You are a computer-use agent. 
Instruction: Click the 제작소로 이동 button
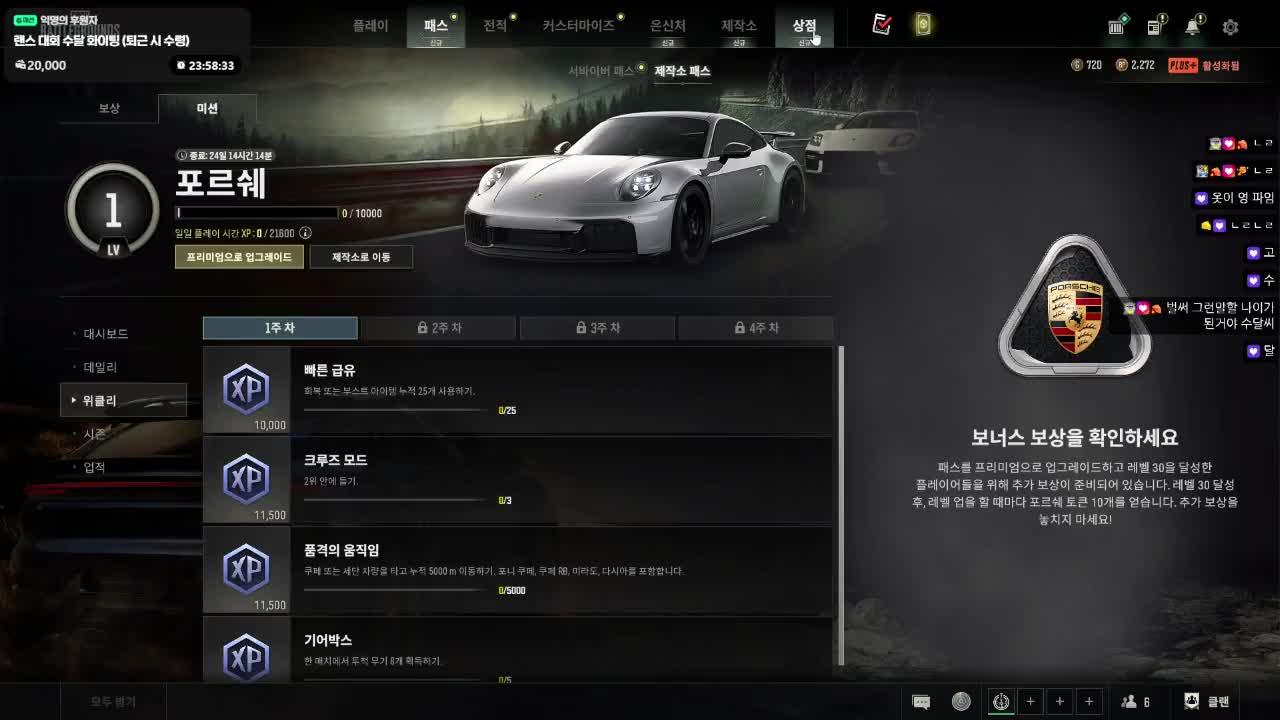[x=361, y=257]
